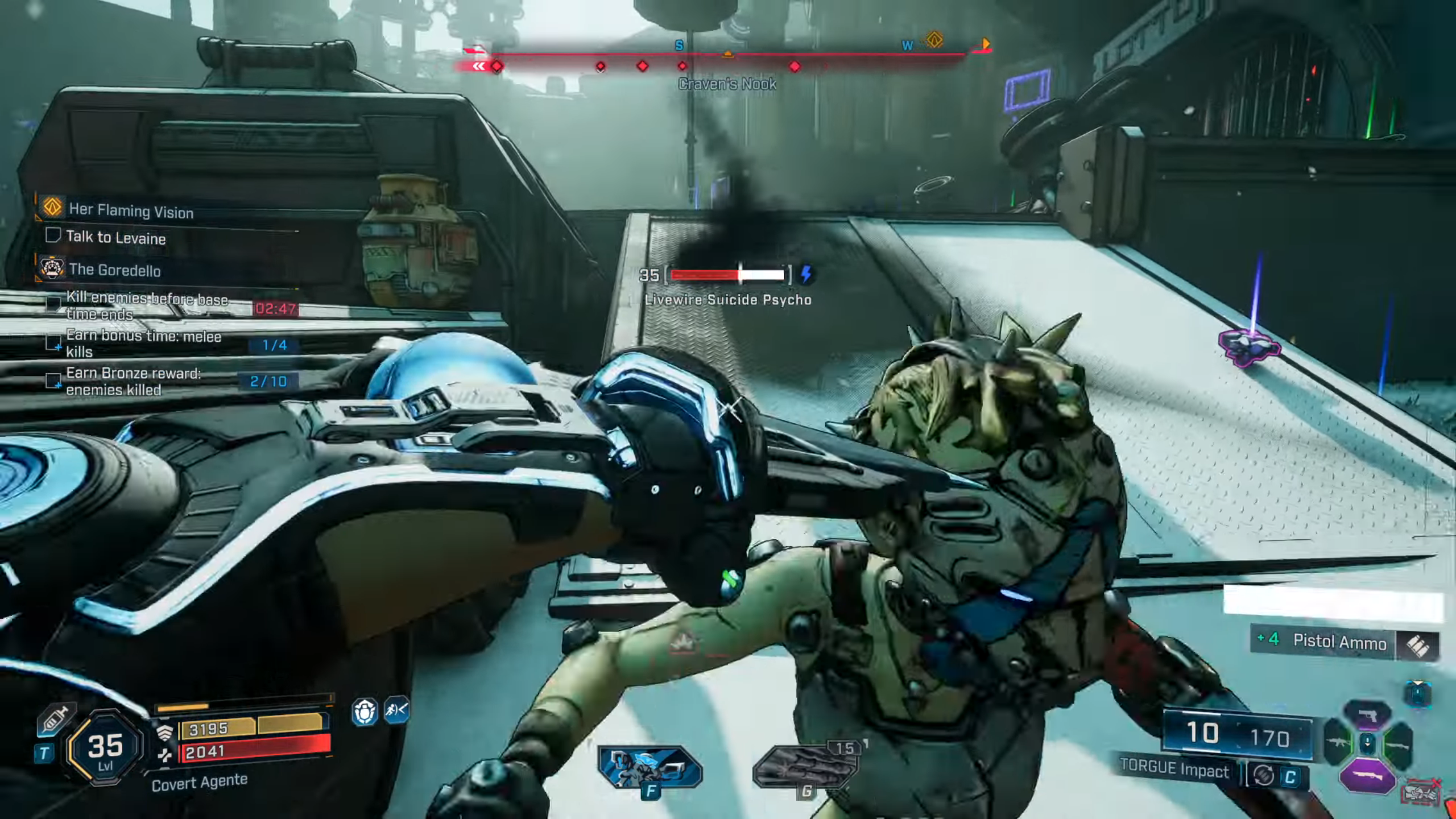Viewport: 1456px width, 819px height.
Task: Use the repkit syringe icon
Action: point(56,718)
